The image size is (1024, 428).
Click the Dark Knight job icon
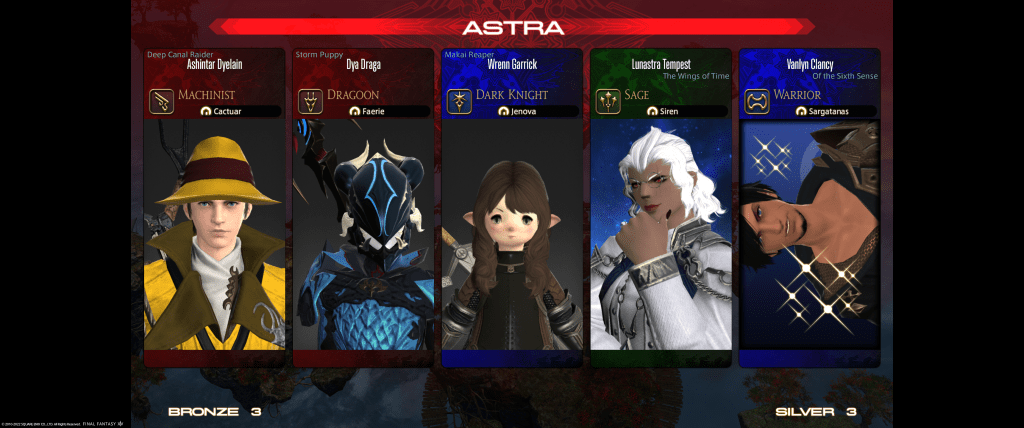(x=459, y=102)
